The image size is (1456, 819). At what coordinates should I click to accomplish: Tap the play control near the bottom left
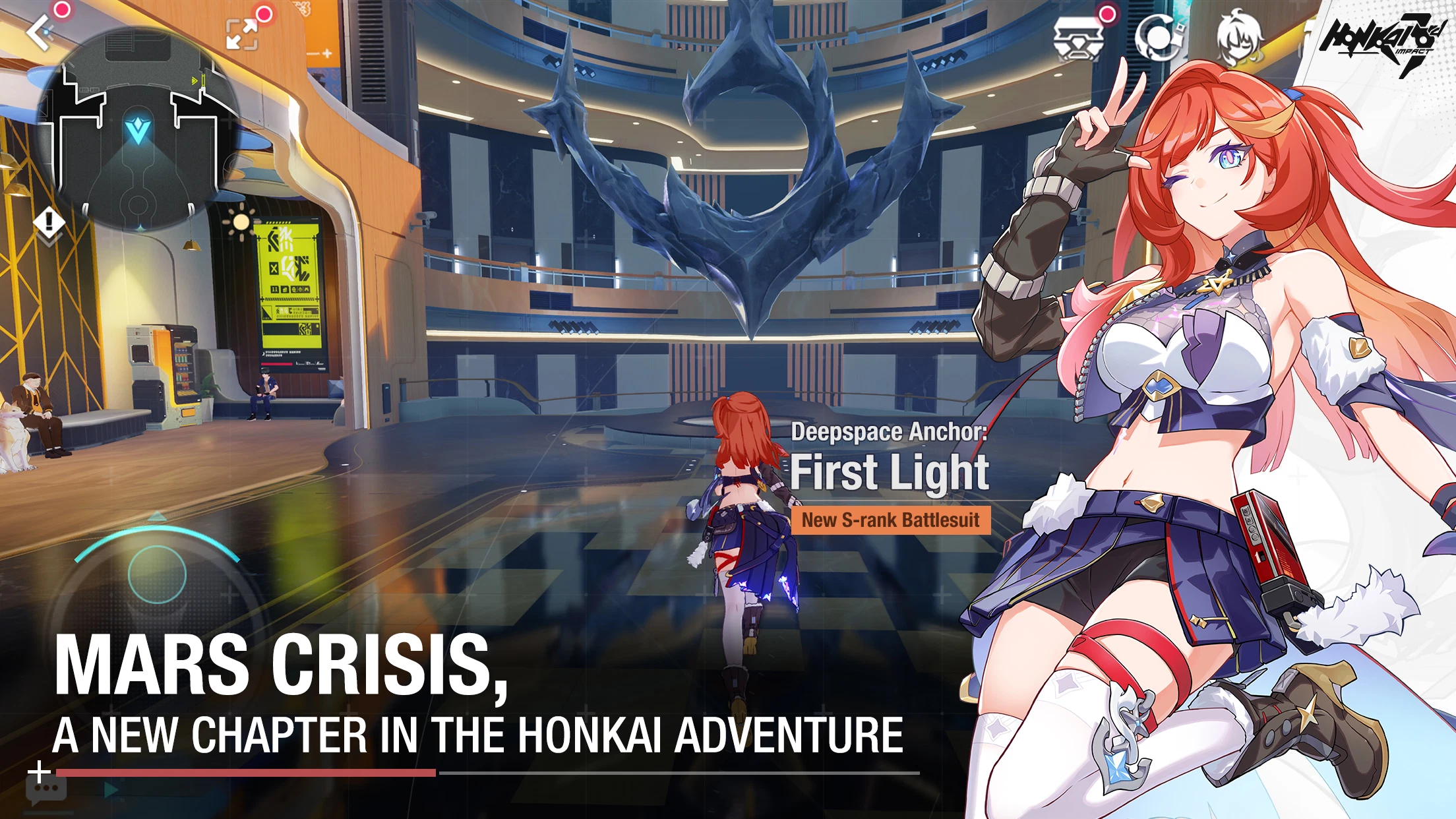click(111, 789)
